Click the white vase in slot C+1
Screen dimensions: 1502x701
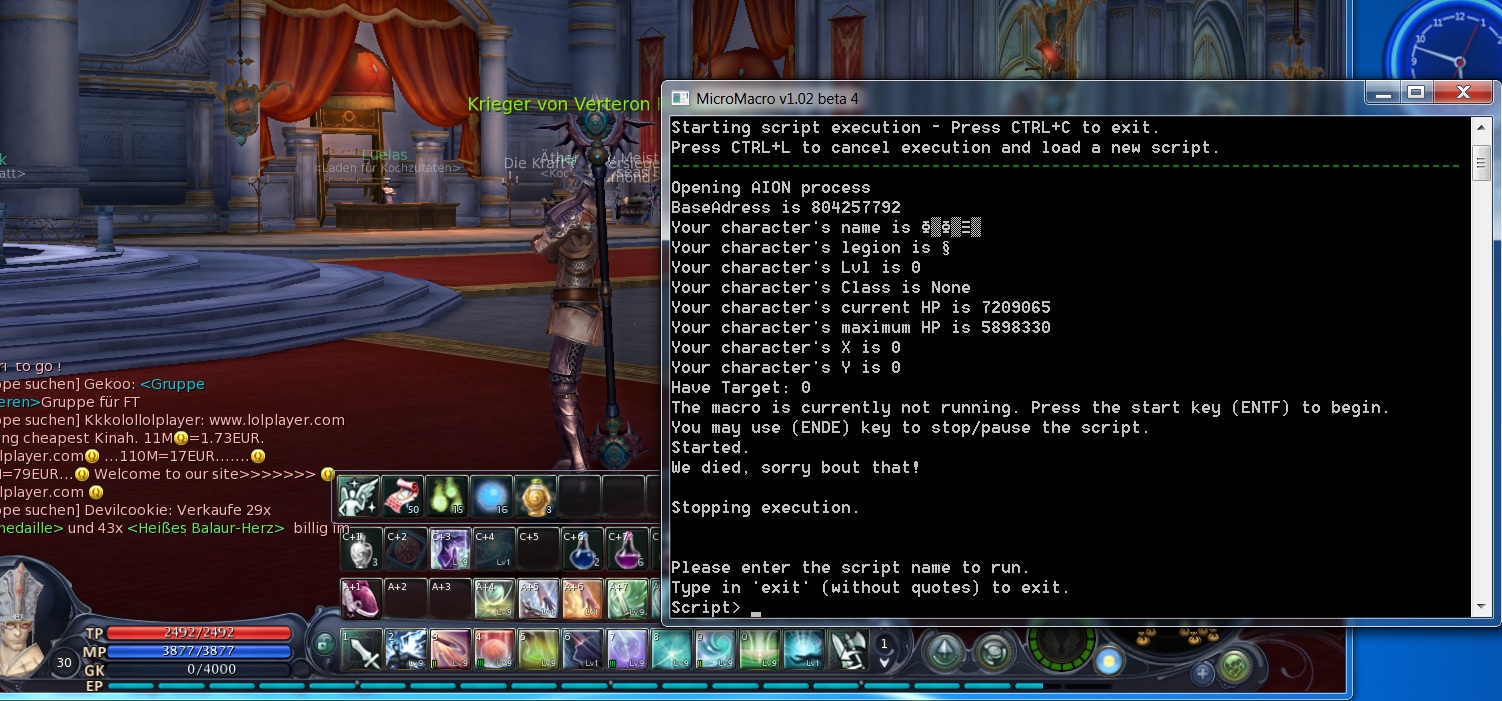pos(361,549)
